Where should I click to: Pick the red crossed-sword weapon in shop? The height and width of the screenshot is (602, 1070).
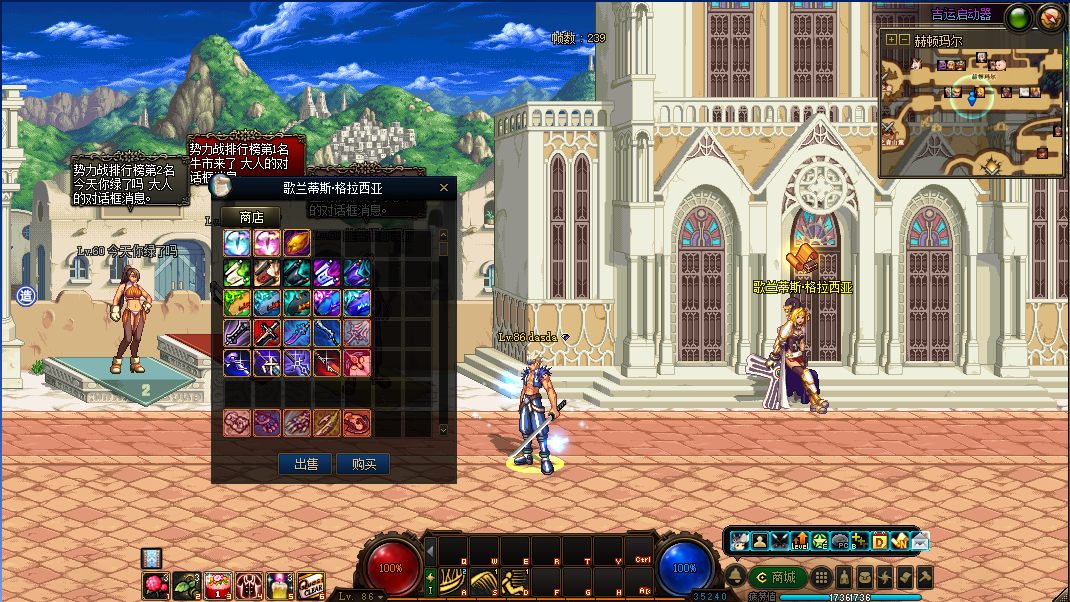click(267, 332)
